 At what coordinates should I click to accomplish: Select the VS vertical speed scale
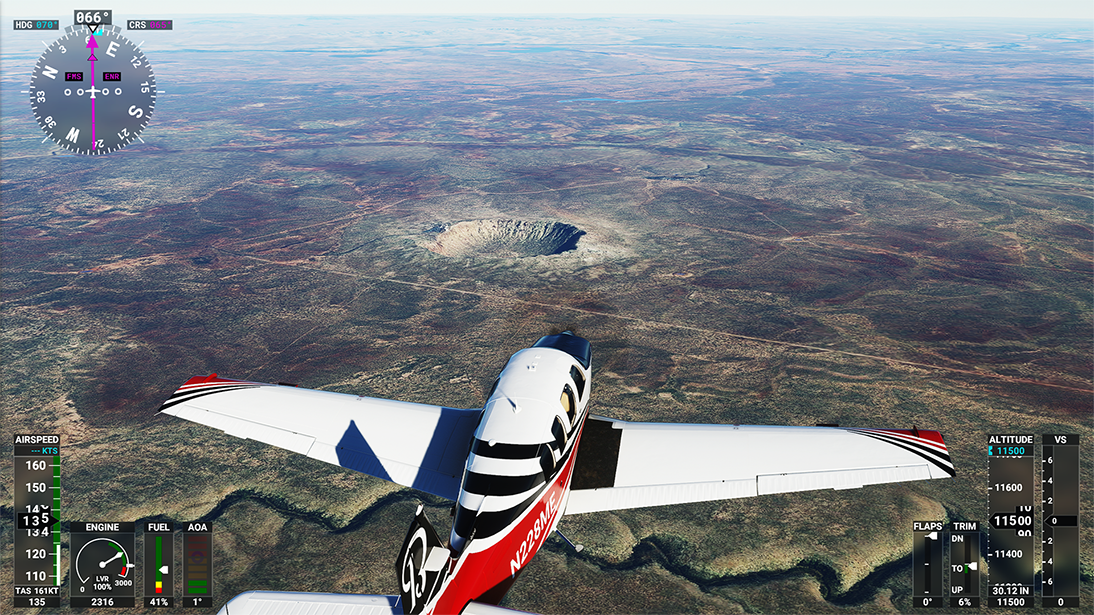[x=1060, y=520]
